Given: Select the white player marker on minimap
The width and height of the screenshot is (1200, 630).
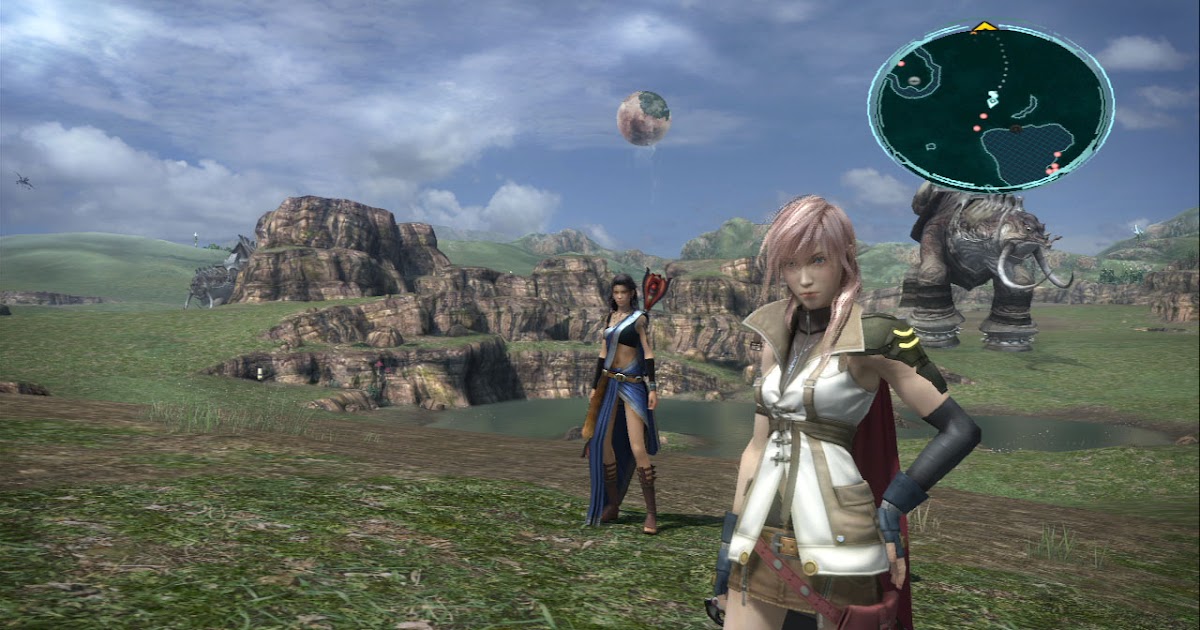Looking at the screenshot, I should point(992,98).
